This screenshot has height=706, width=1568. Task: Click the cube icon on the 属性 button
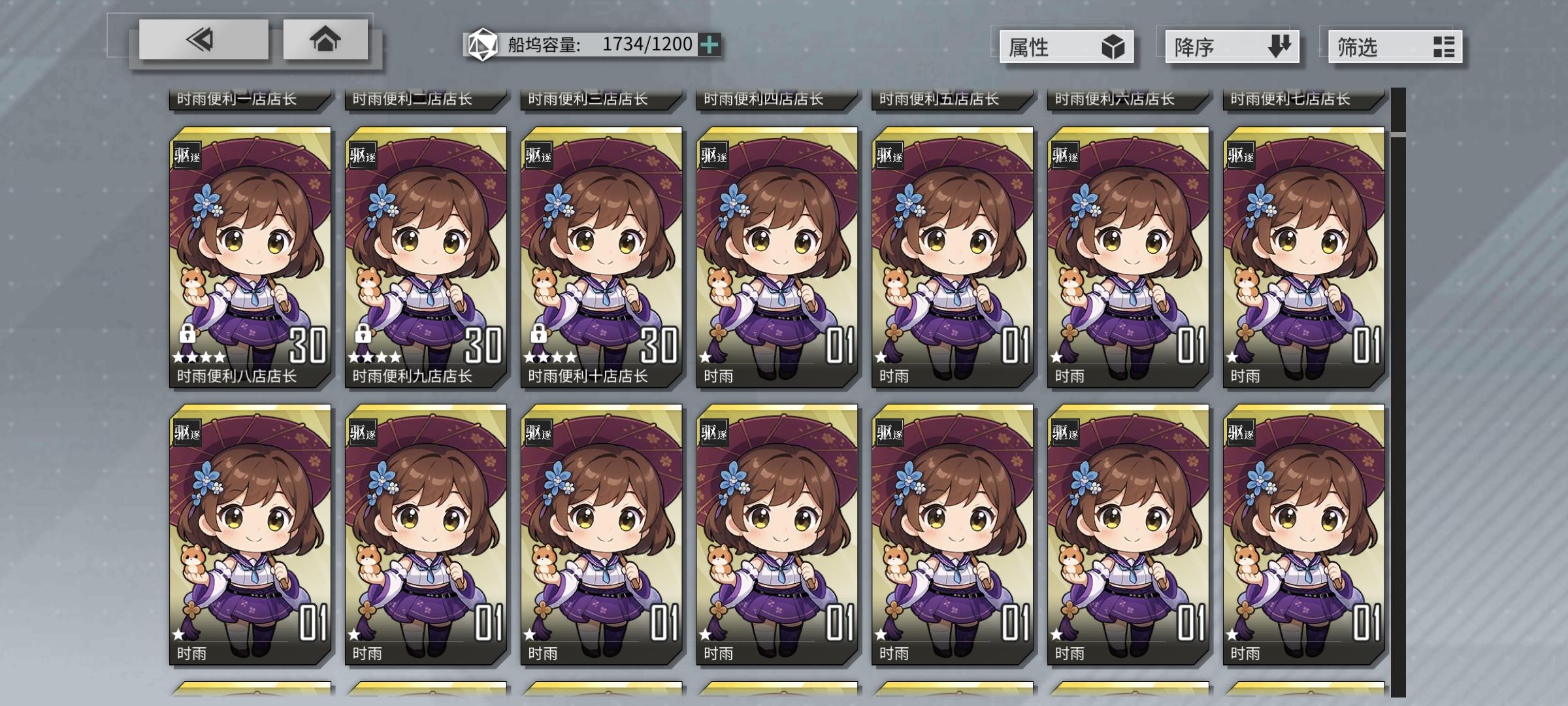(1113, 46)
